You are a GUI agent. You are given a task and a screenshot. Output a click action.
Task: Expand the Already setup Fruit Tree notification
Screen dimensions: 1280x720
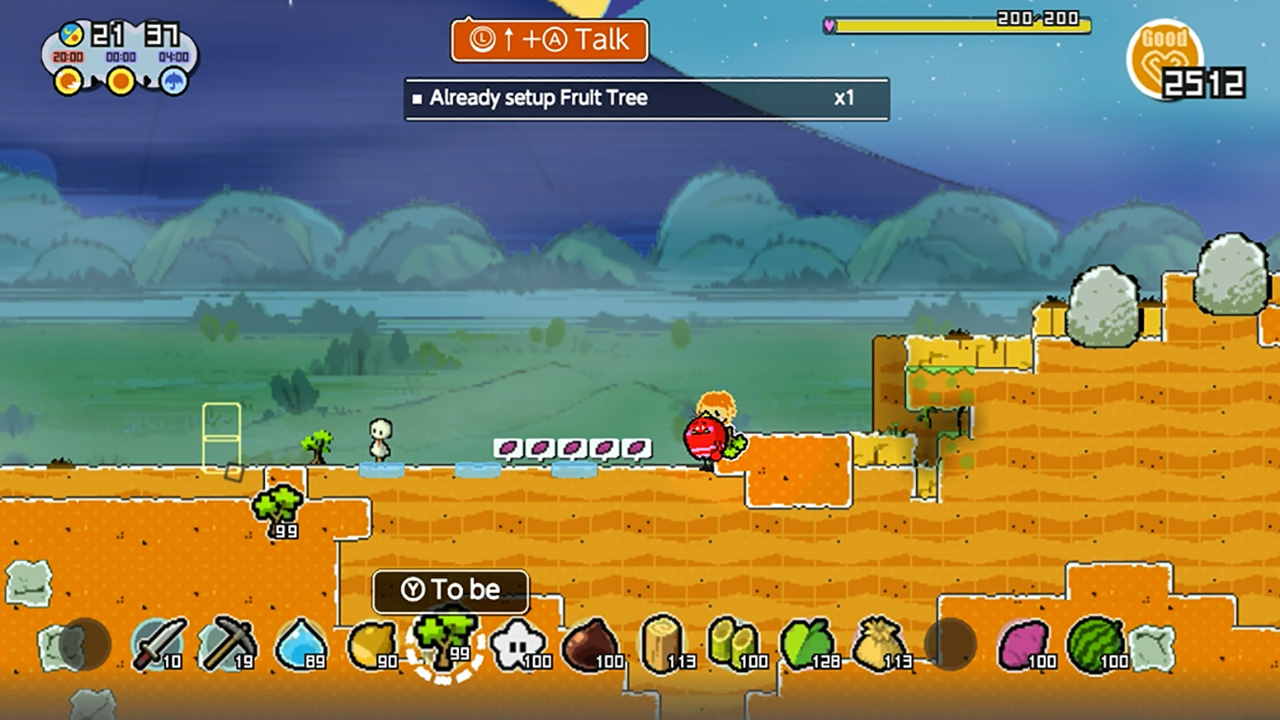coord(646,99)
